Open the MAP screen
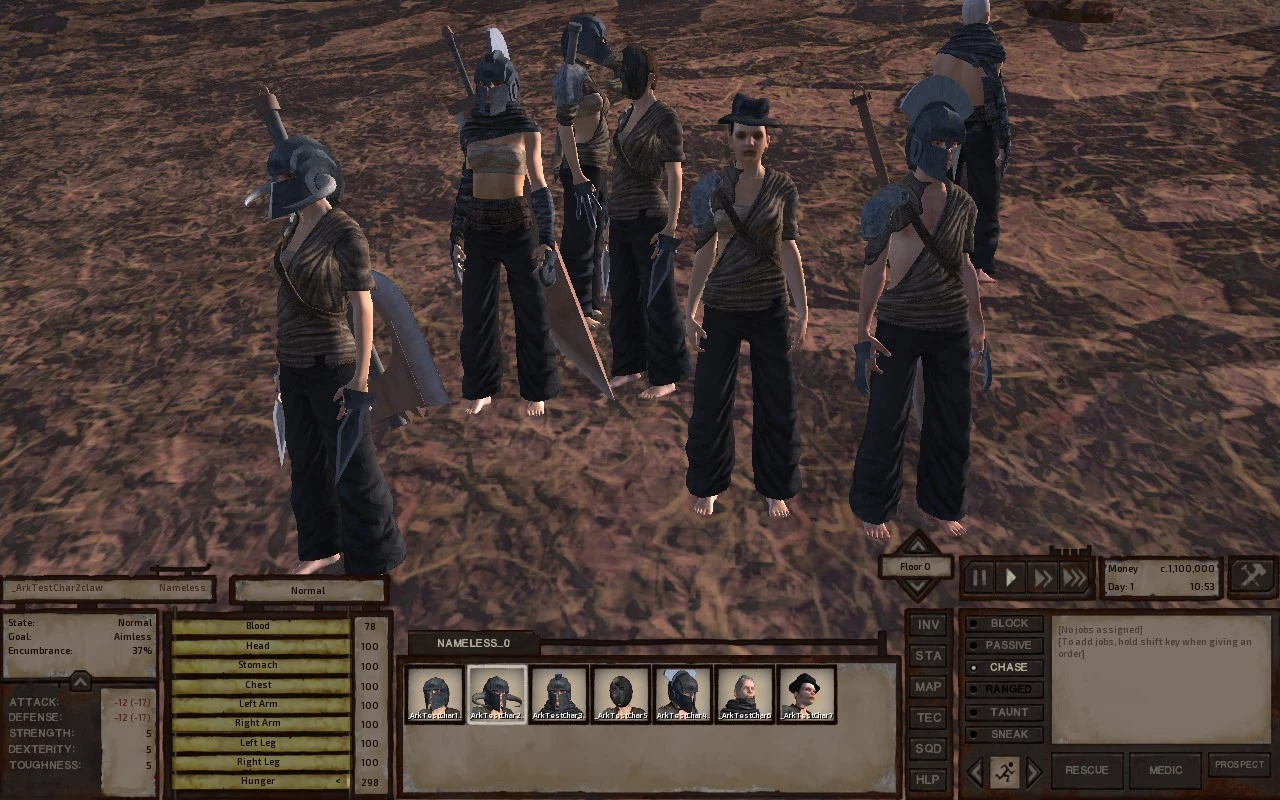This screenshot has height=800, width=1280. (x=928, y=687)
